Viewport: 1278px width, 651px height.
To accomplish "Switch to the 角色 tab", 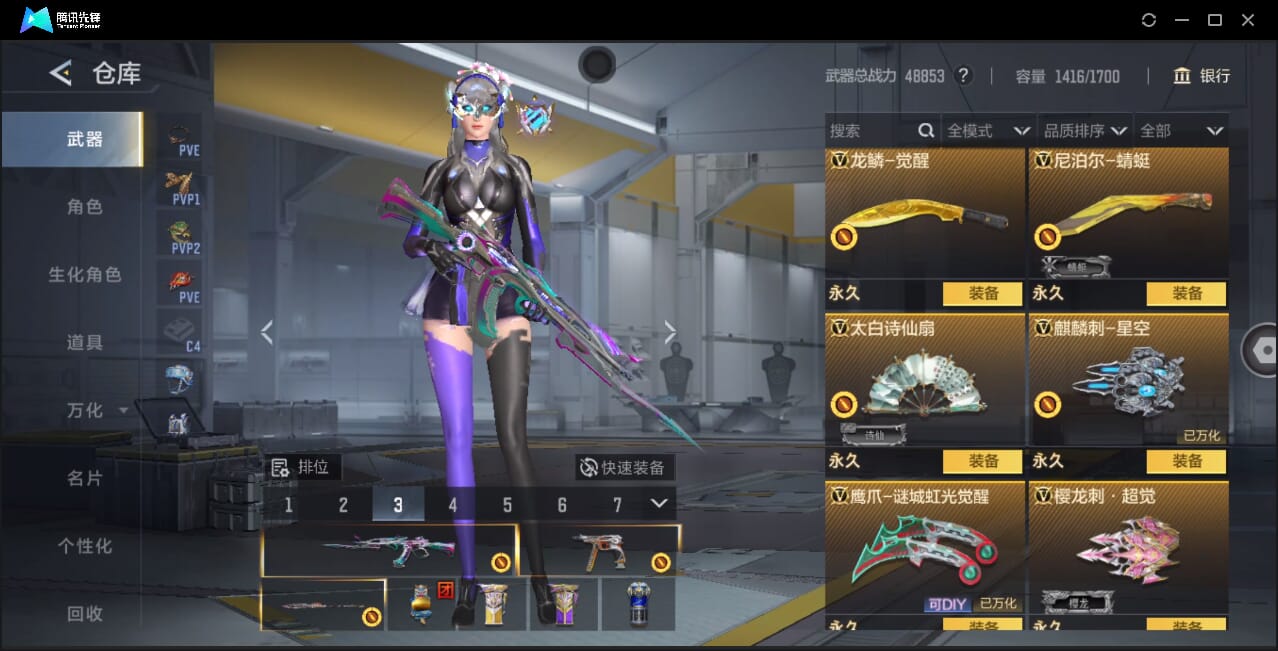I will (x=85, y=207).
